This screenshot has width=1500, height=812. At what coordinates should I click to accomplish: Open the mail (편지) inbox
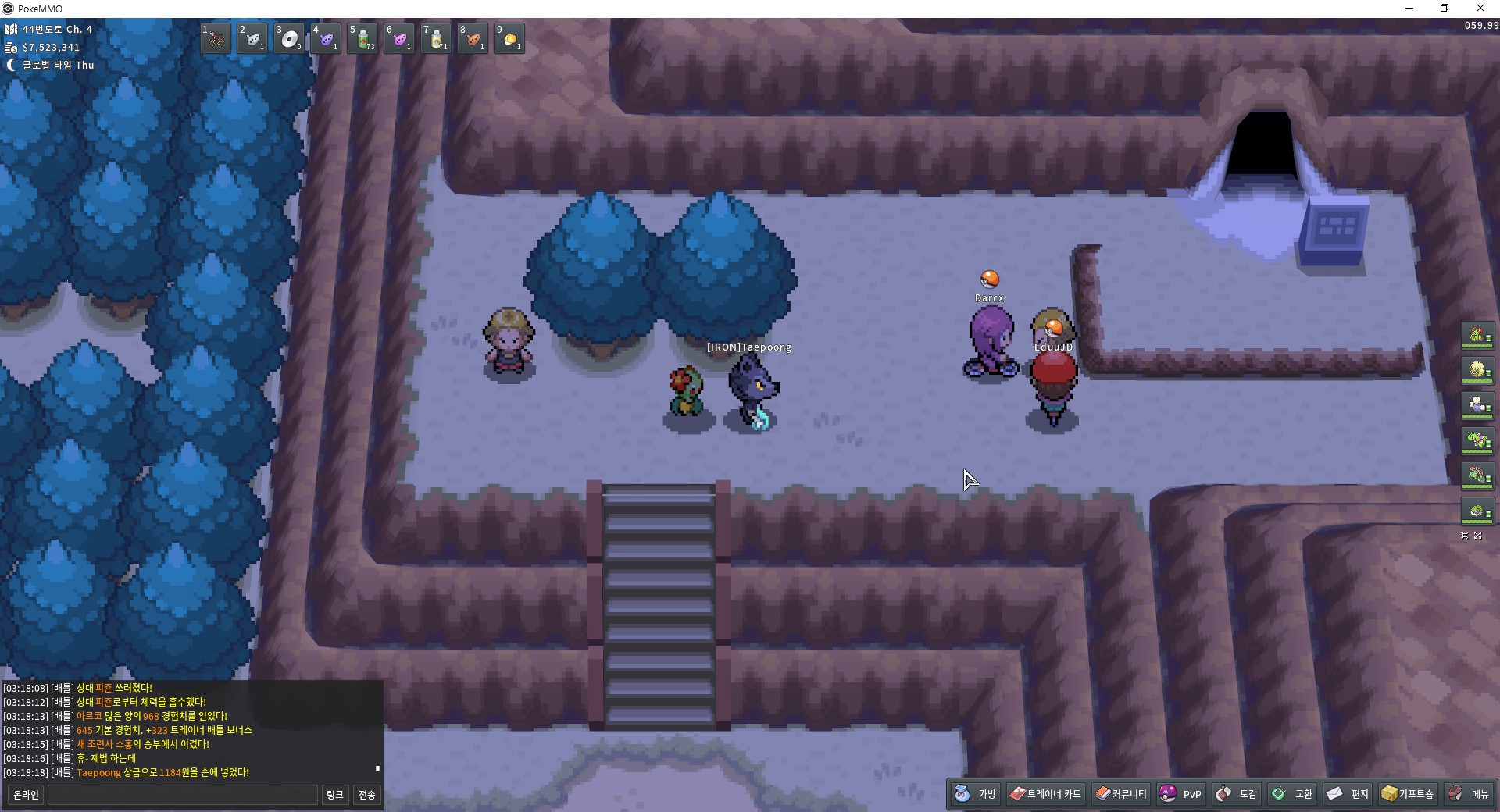pyautogui.click(x=1348, y=794)
